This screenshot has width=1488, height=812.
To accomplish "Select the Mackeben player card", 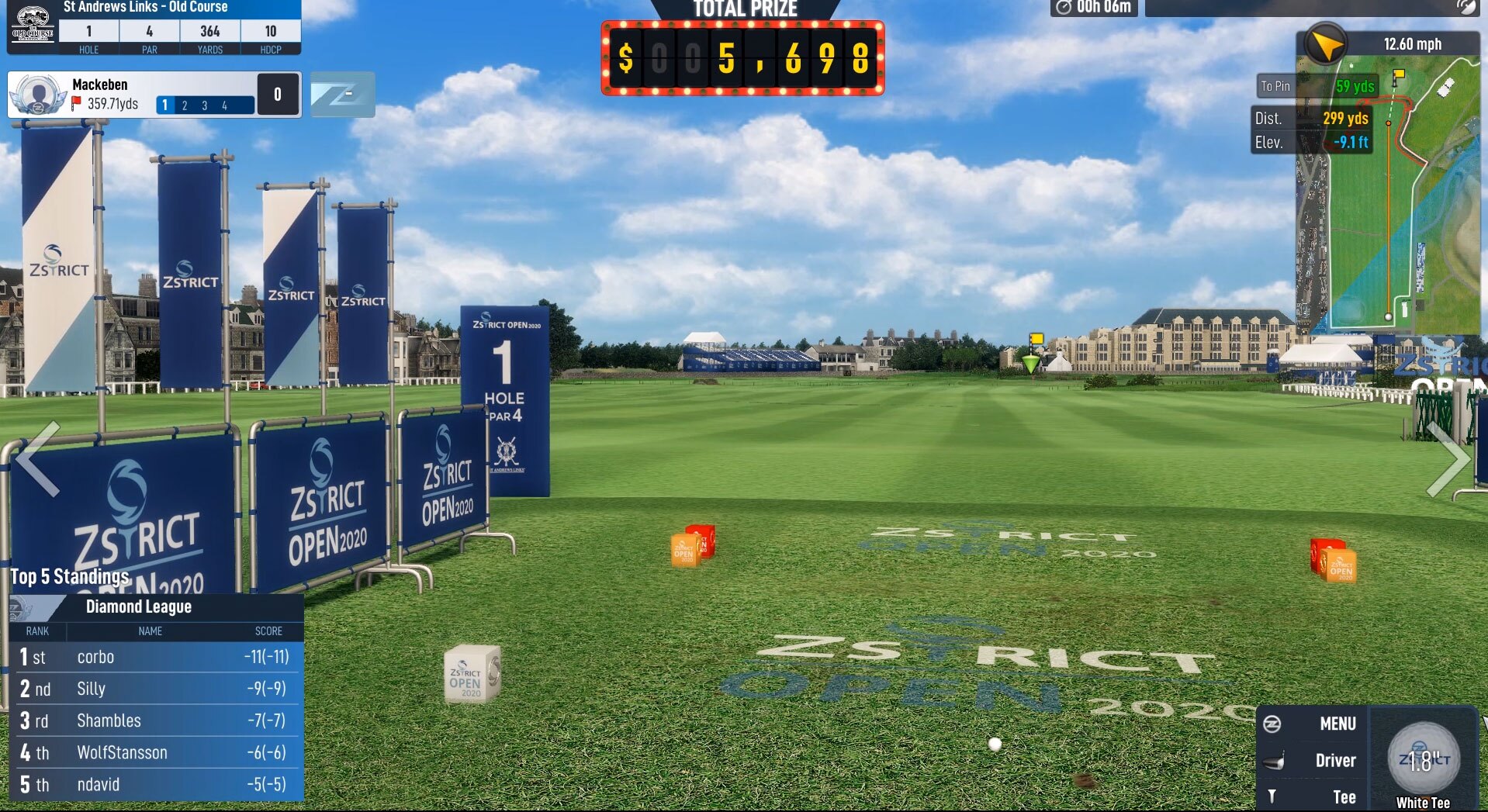I will point(132,94).
